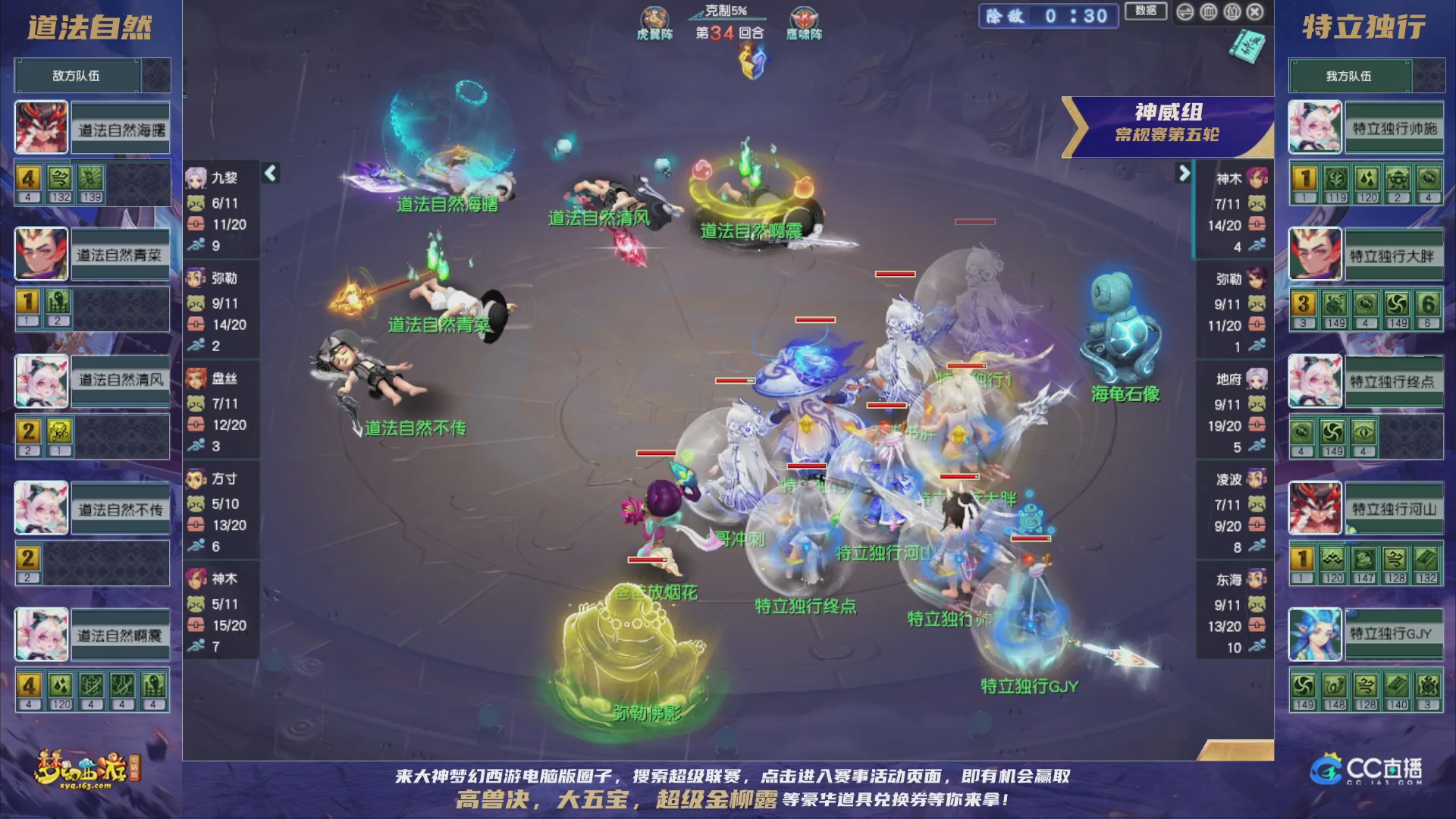The image size is (1456, 819).
Task: Toggle the numbered buff icon beside 道法自然海曙
Action: click(29, 177)
